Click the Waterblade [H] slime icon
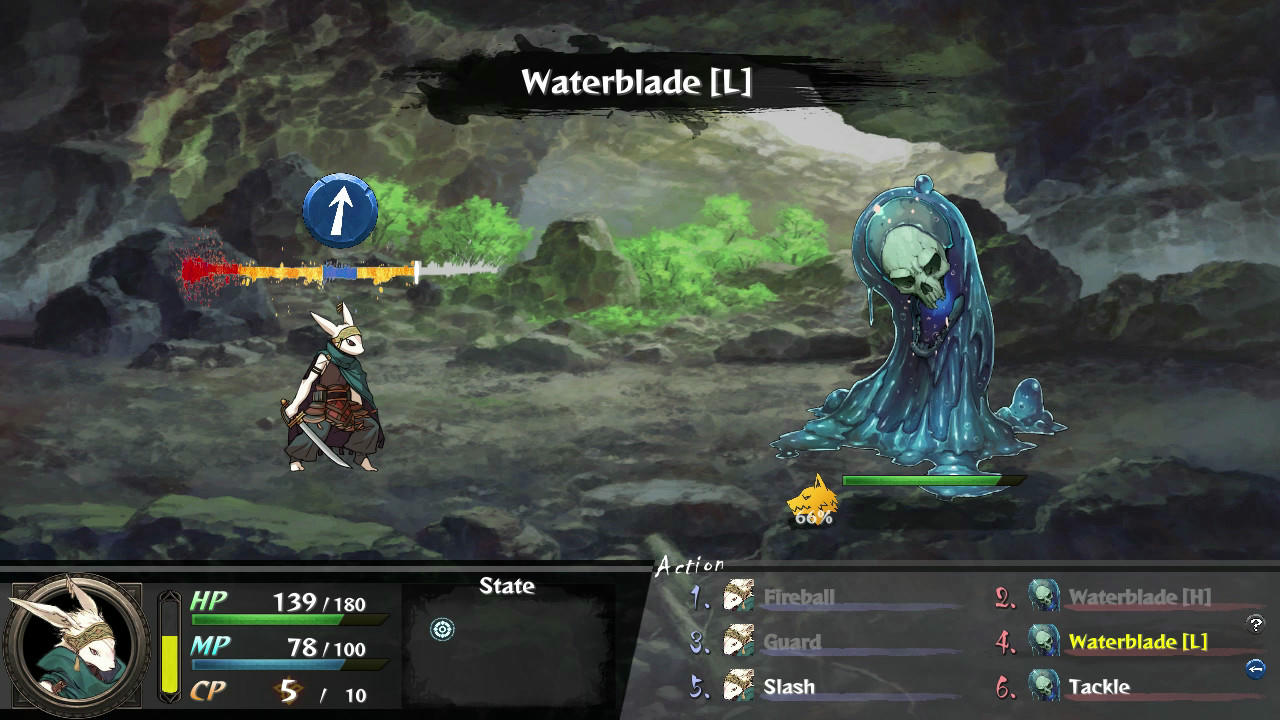 (1044, 598)
